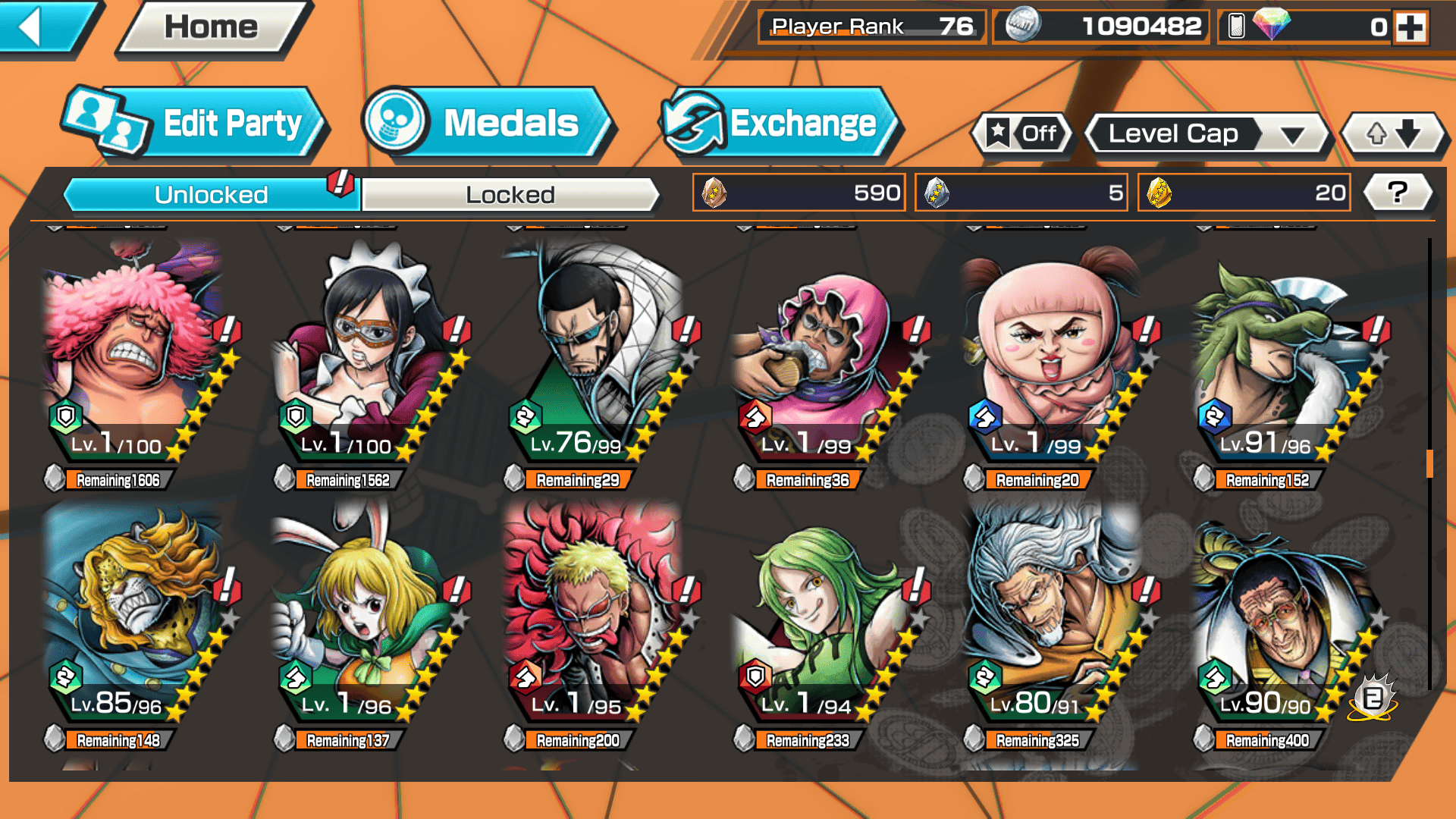Return to the Home screen
The width and height of the screenshot is (1456, 819).
212,27
